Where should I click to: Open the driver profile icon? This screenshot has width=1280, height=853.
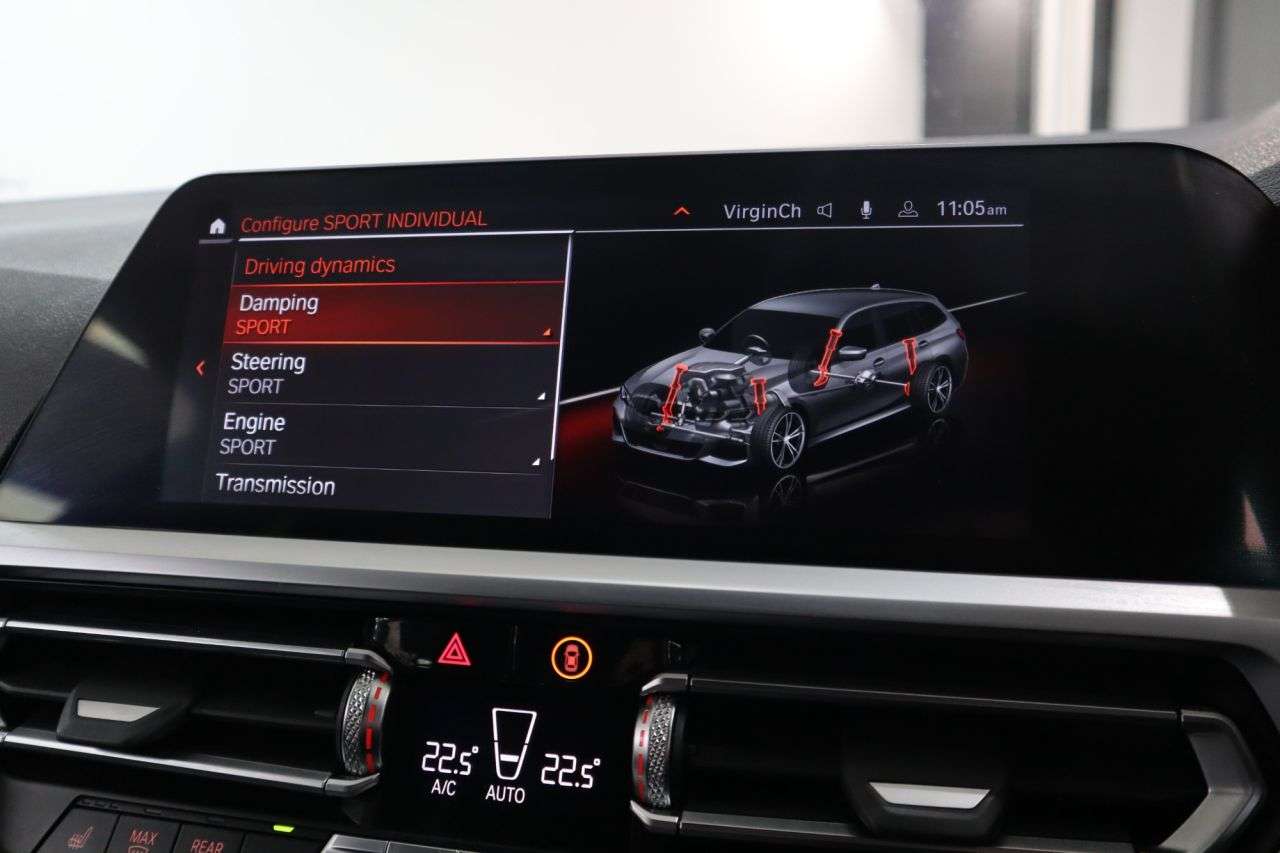[x=907, y=211]
